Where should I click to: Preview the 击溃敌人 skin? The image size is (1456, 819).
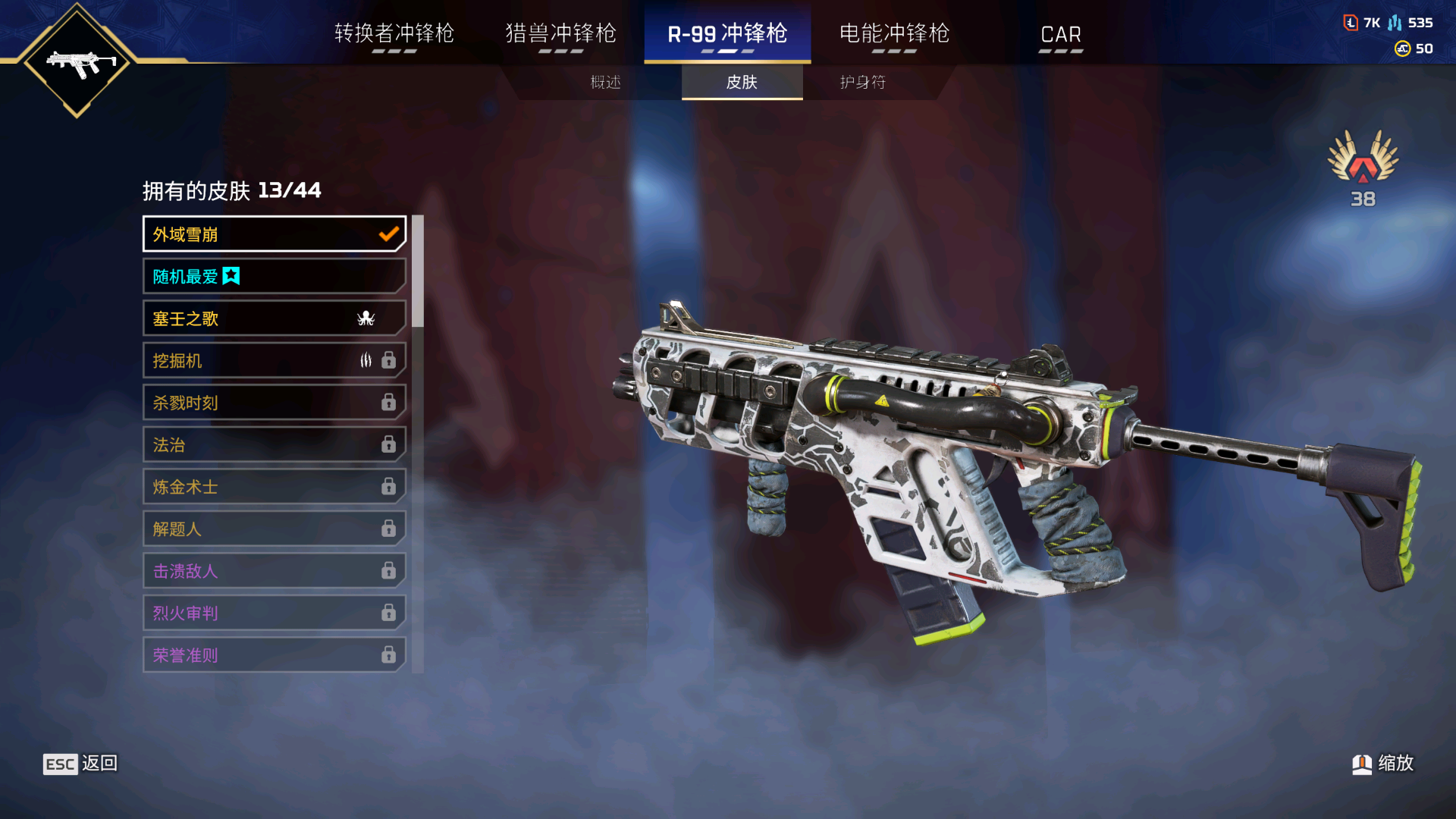coord(274,571)
